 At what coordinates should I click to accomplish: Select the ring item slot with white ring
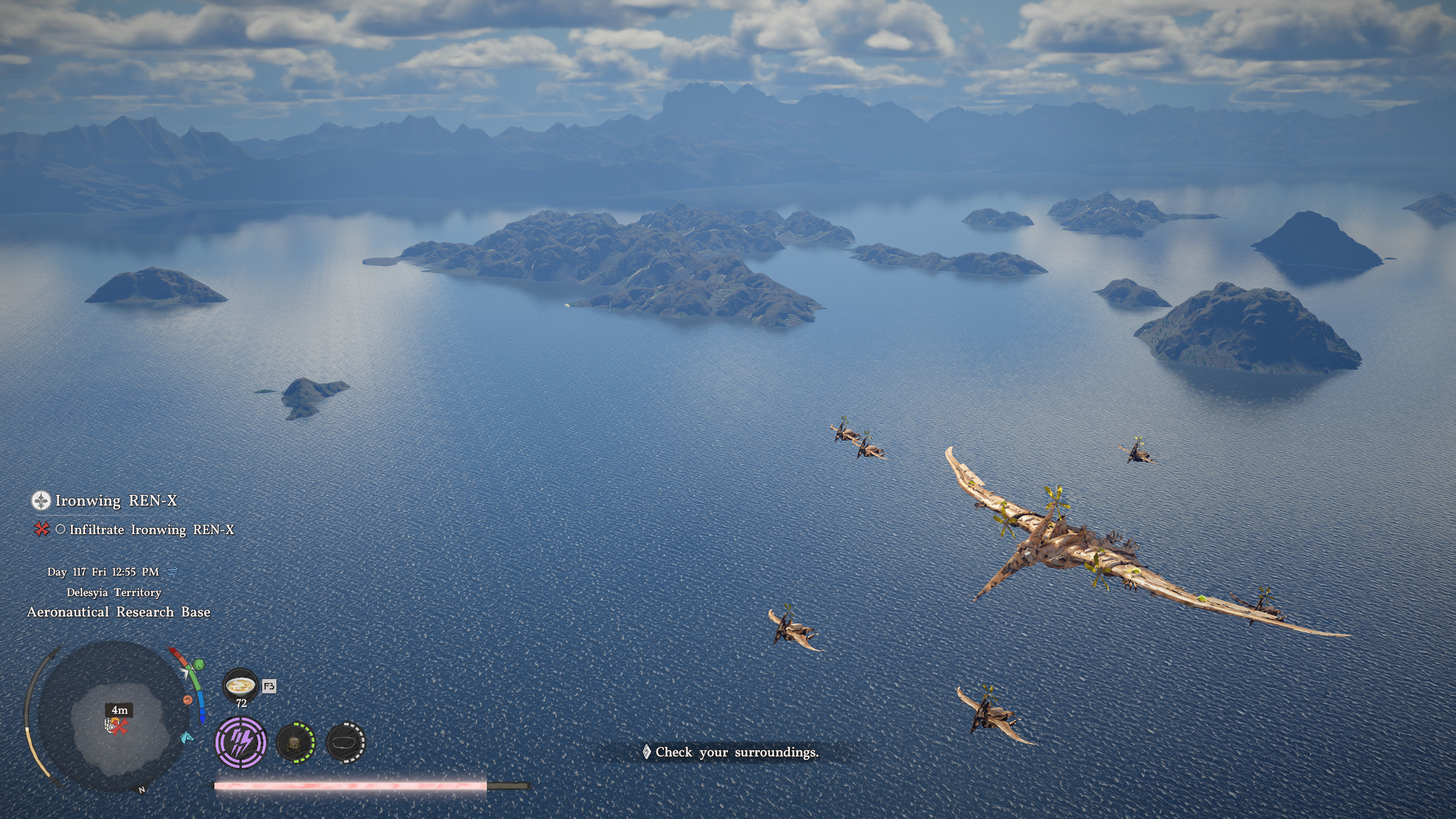tap(346, 743)
